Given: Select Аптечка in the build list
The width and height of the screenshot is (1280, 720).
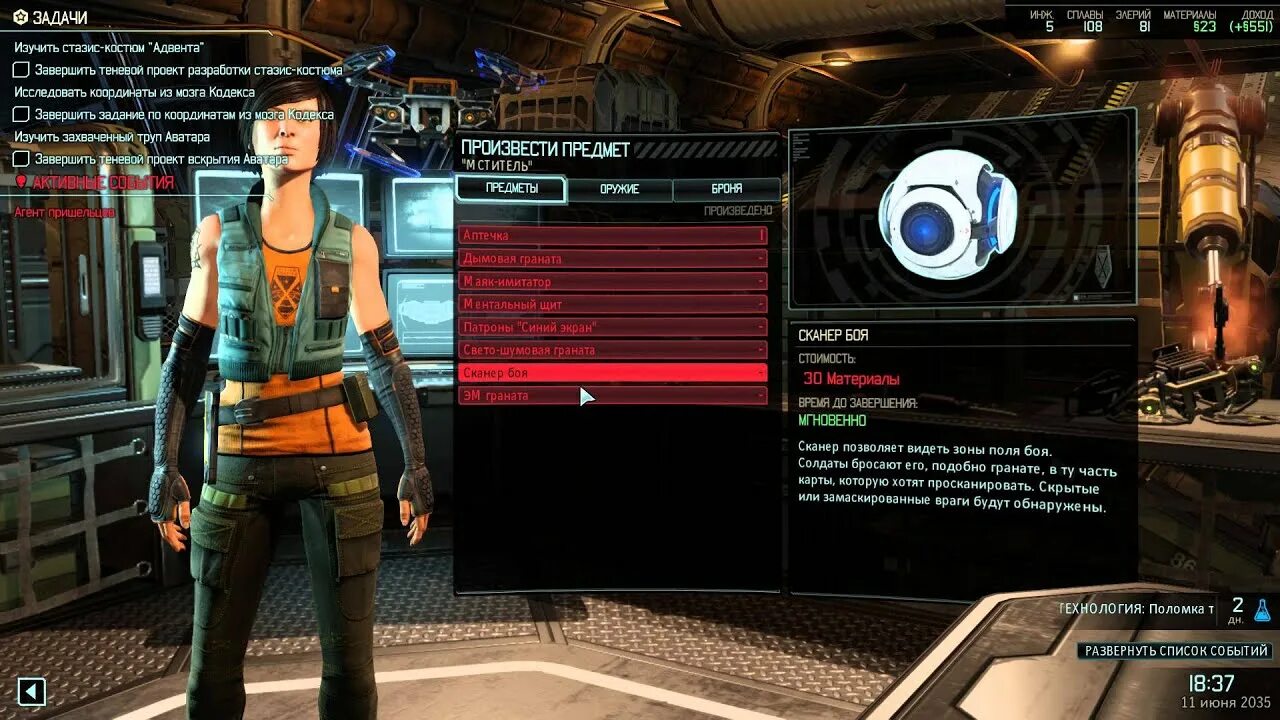Looking at the screenshot, I should coord(612,236).
